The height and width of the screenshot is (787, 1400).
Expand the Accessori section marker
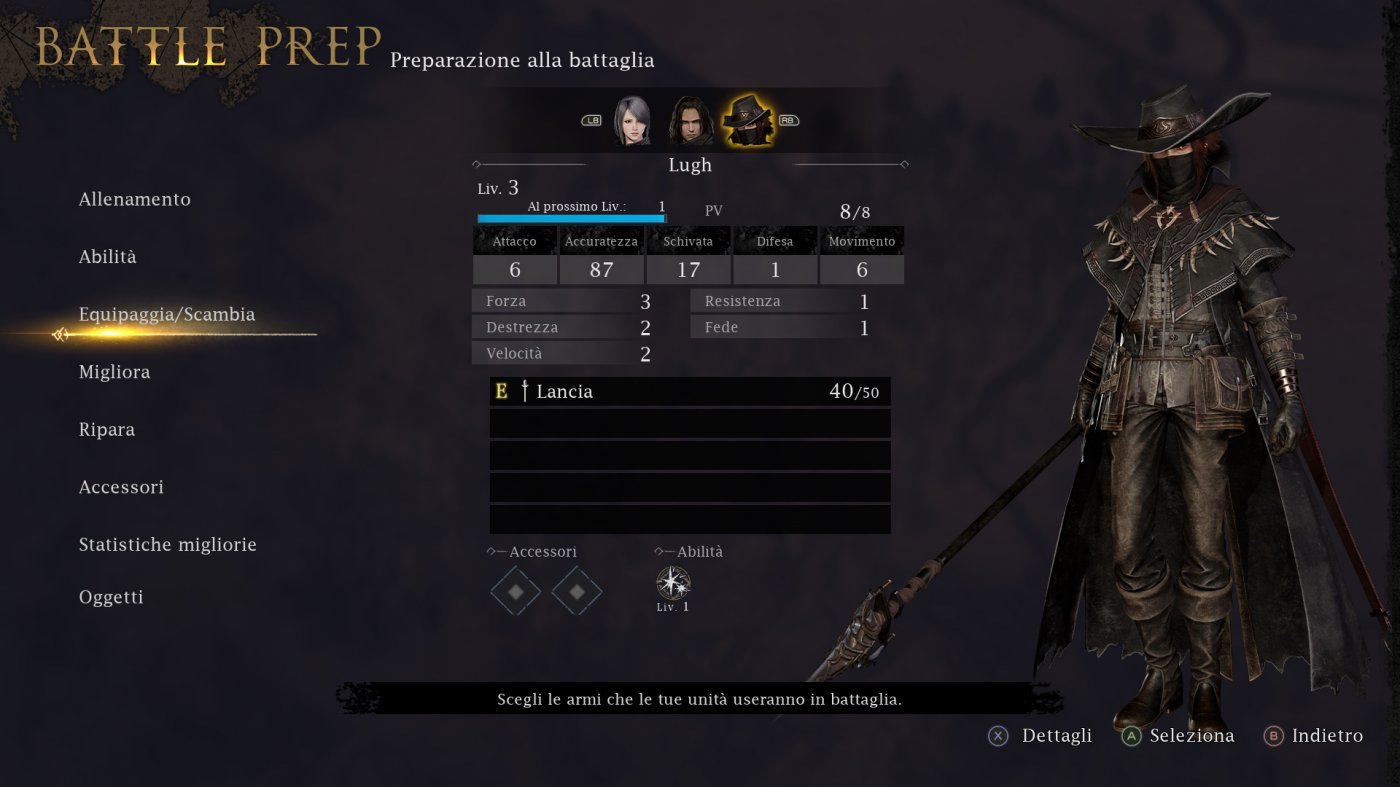(x=489, y=551)
